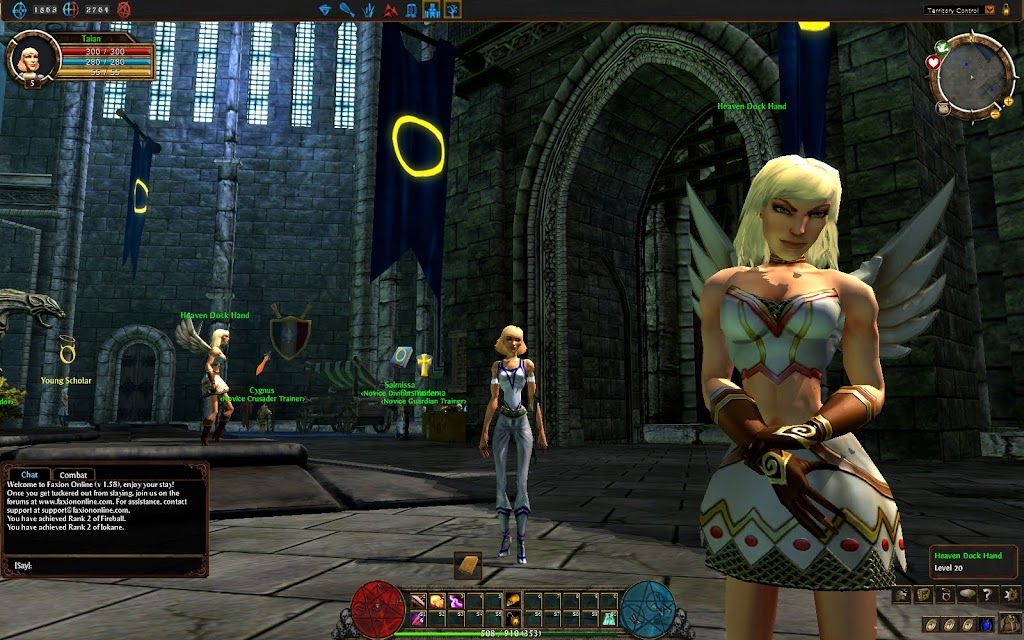Click the red heart icon beside minimap
The image size is (1024, 640).
tap(933, 62)
